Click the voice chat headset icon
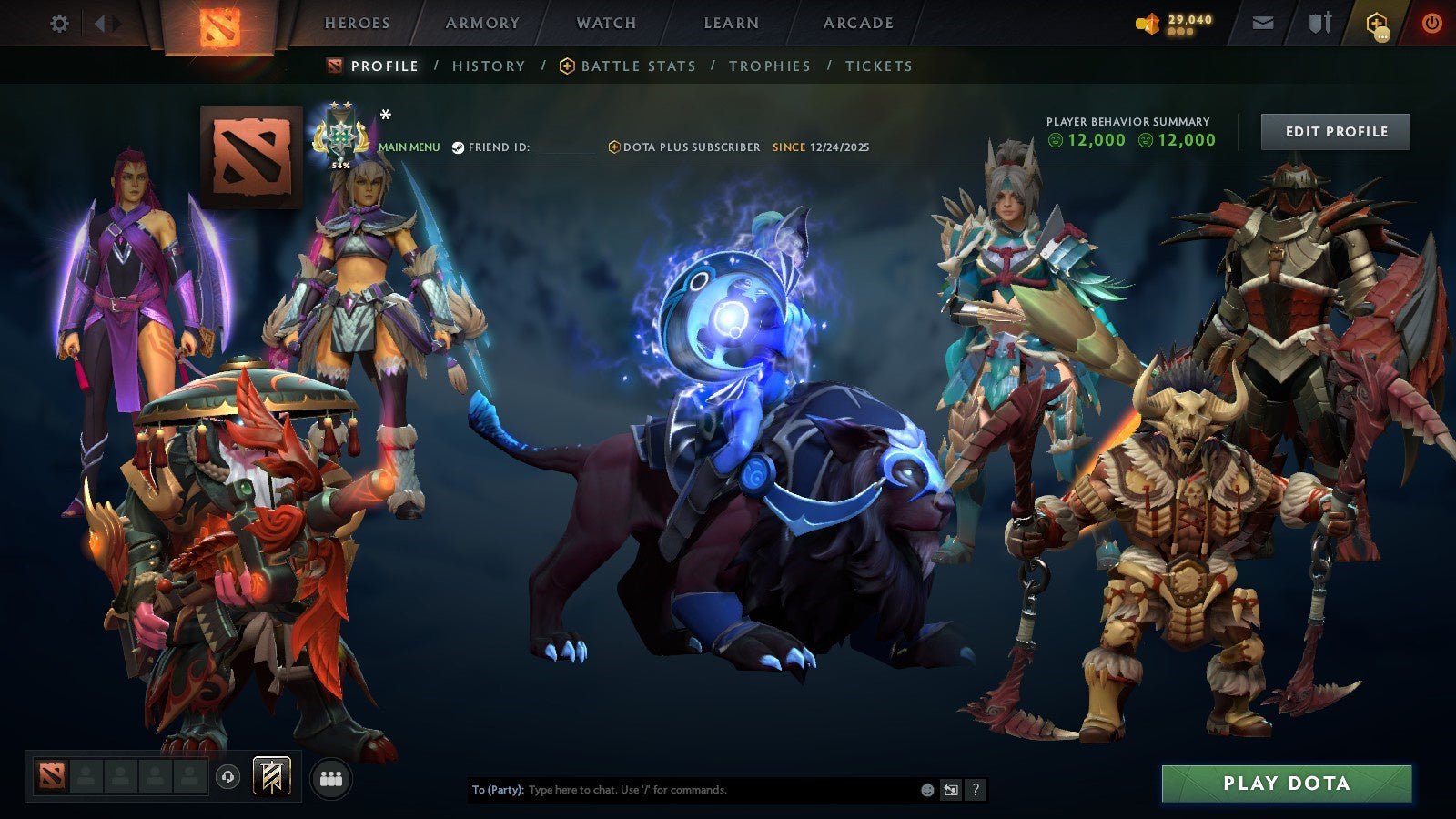The height and width of the screenshot is (819, 1456). tap(227, 776)
